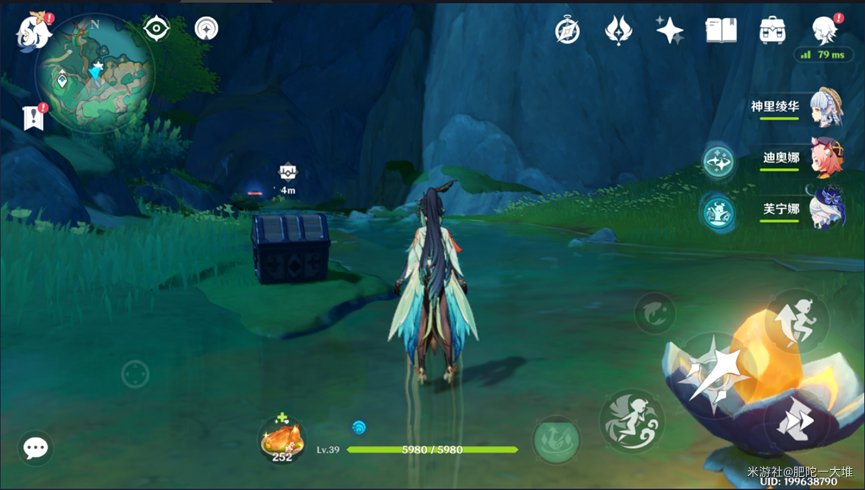The width and height of the screenshot is (865, 490).
Task: Toggle the elemental sight eye icon
Action: (x=157, y=29)
